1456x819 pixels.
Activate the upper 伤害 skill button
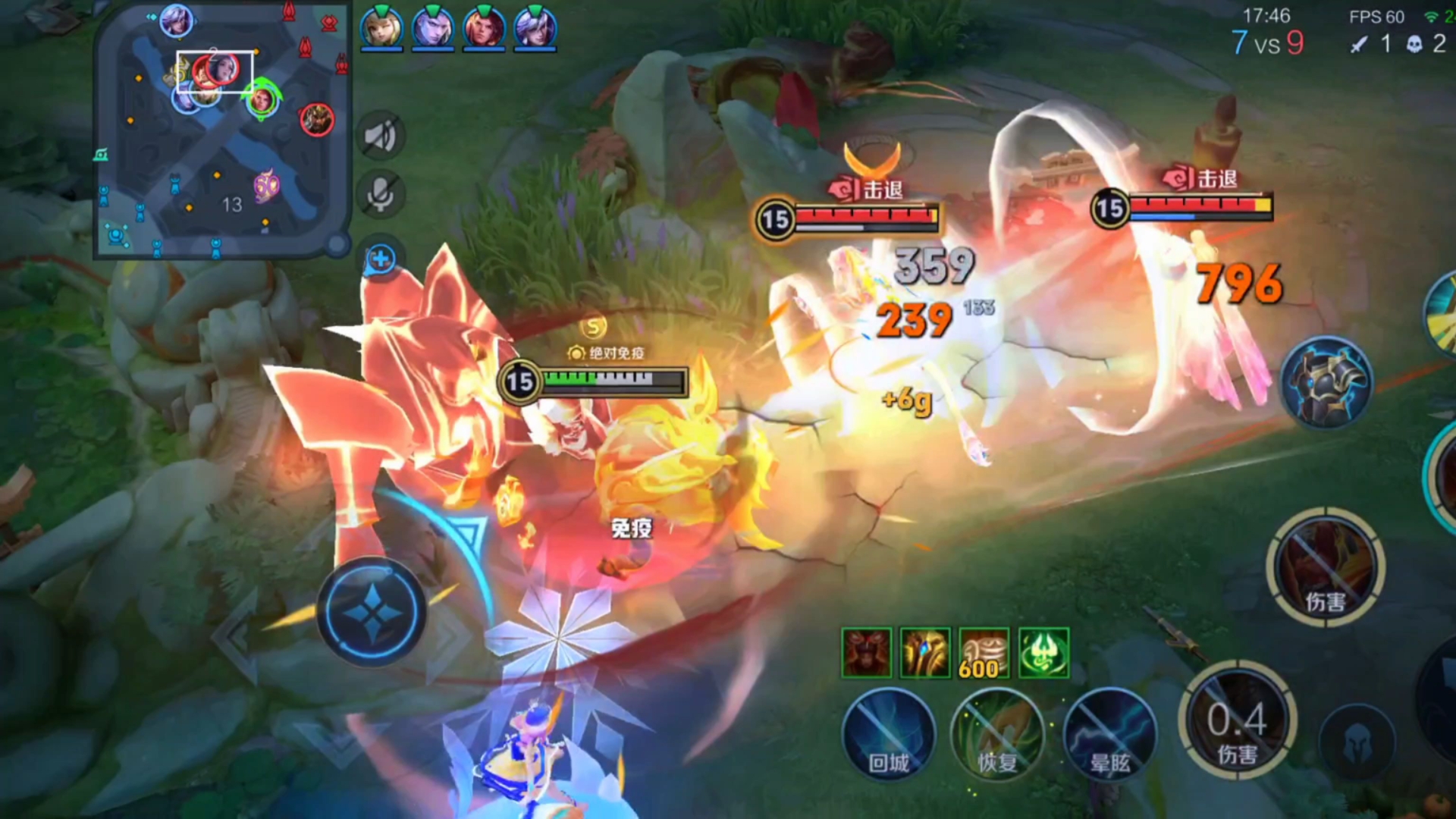(x=1326, y=567)
